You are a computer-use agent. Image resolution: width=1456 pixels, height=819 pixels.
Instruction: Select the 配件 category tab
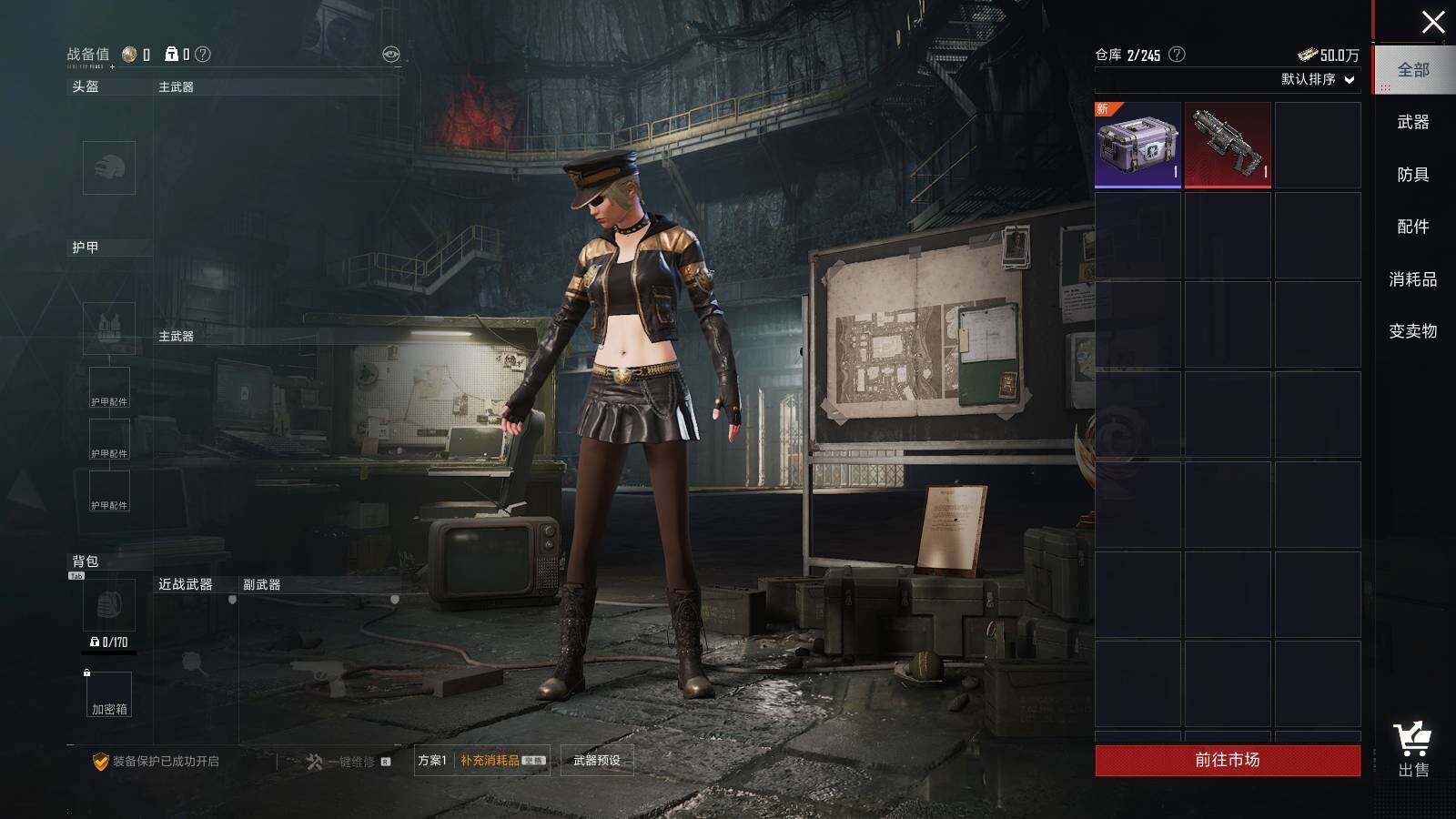pyautogui.click(x=1413, y=227)
